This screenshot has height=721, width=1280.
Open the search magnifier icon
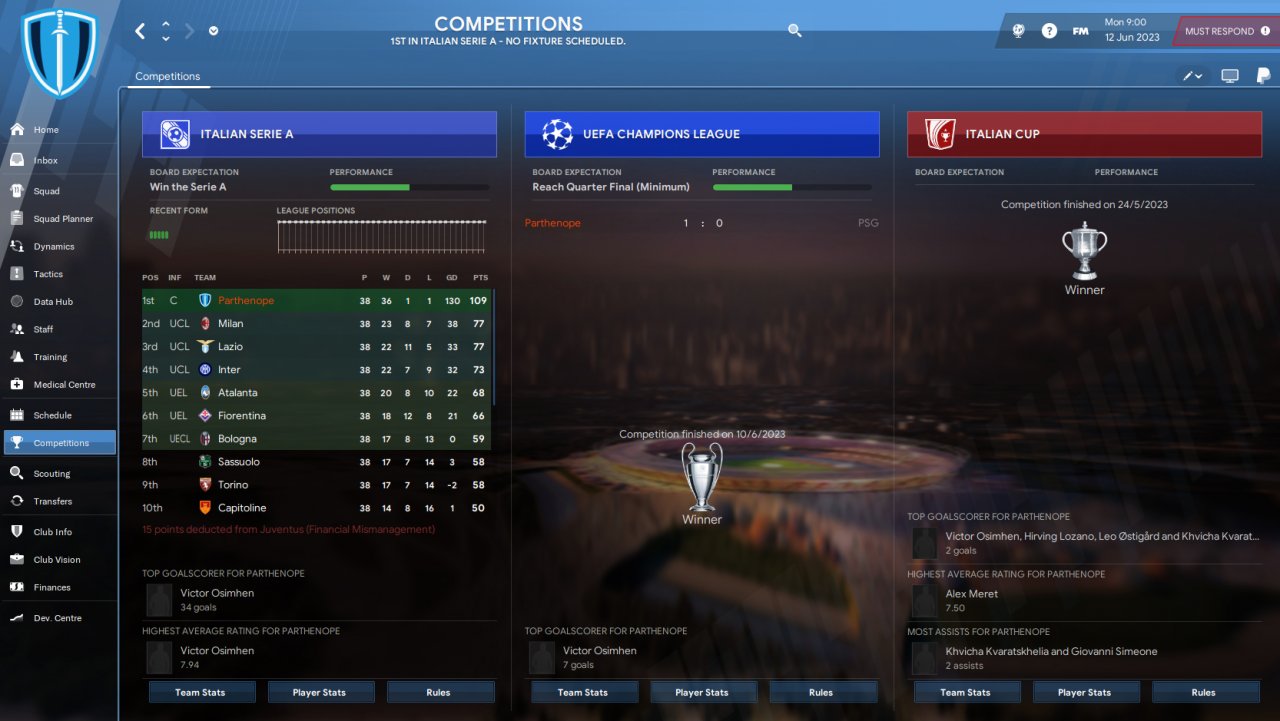tap(795, 31)
